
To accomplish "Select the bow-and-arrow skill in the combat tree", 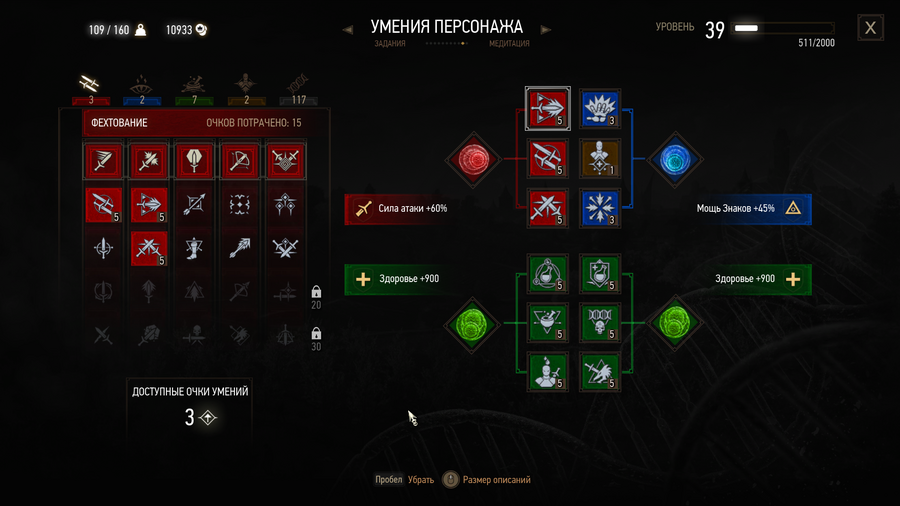I will coord(191,204).
